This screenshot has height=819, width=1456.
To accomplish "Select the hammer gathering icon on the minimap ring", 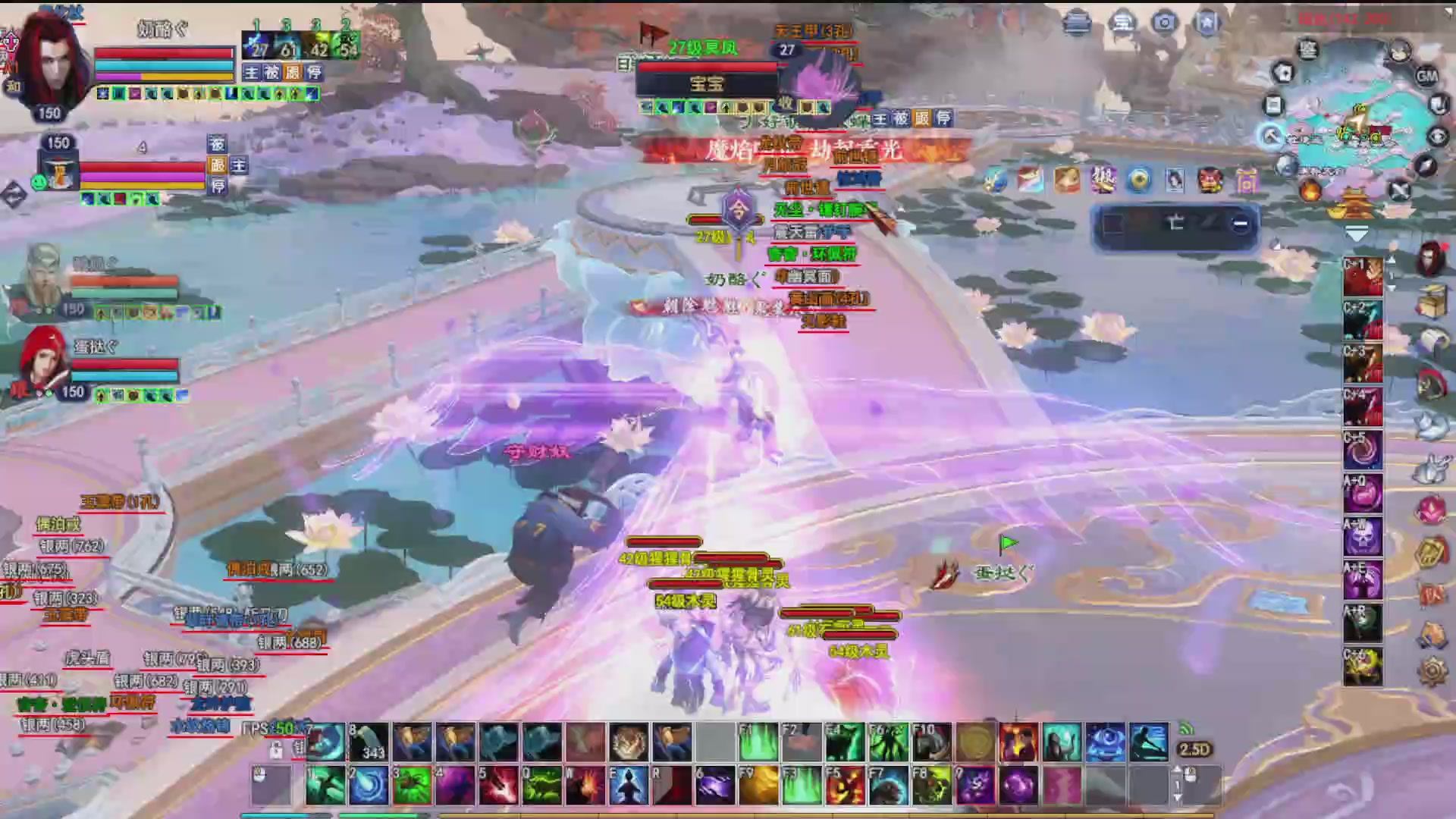I will (x=1271, y=137).
